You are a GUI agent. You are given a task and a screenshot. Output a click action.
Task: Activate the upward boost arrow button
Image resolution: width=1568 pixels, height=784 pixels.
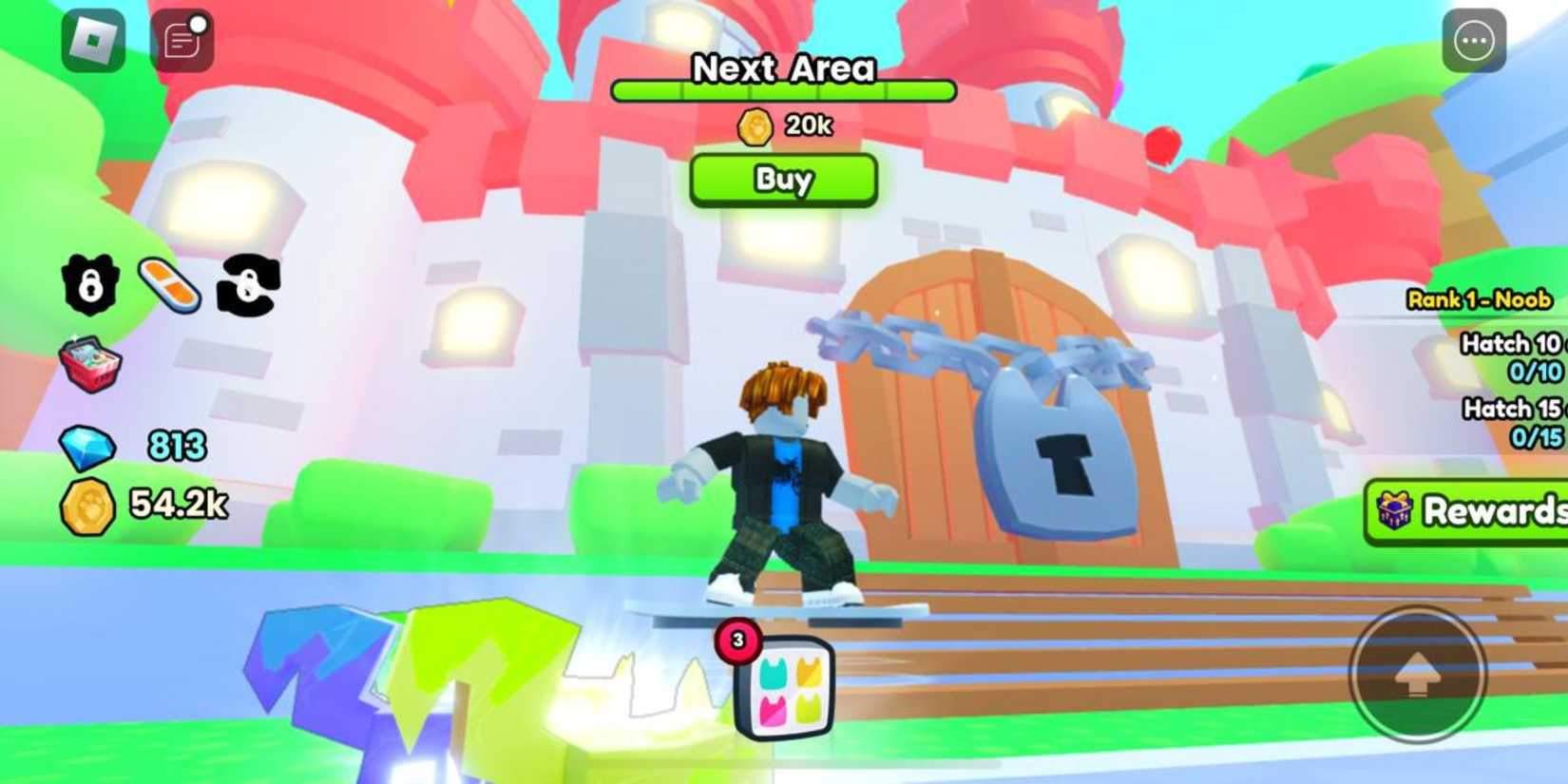tap(1418, 675)
